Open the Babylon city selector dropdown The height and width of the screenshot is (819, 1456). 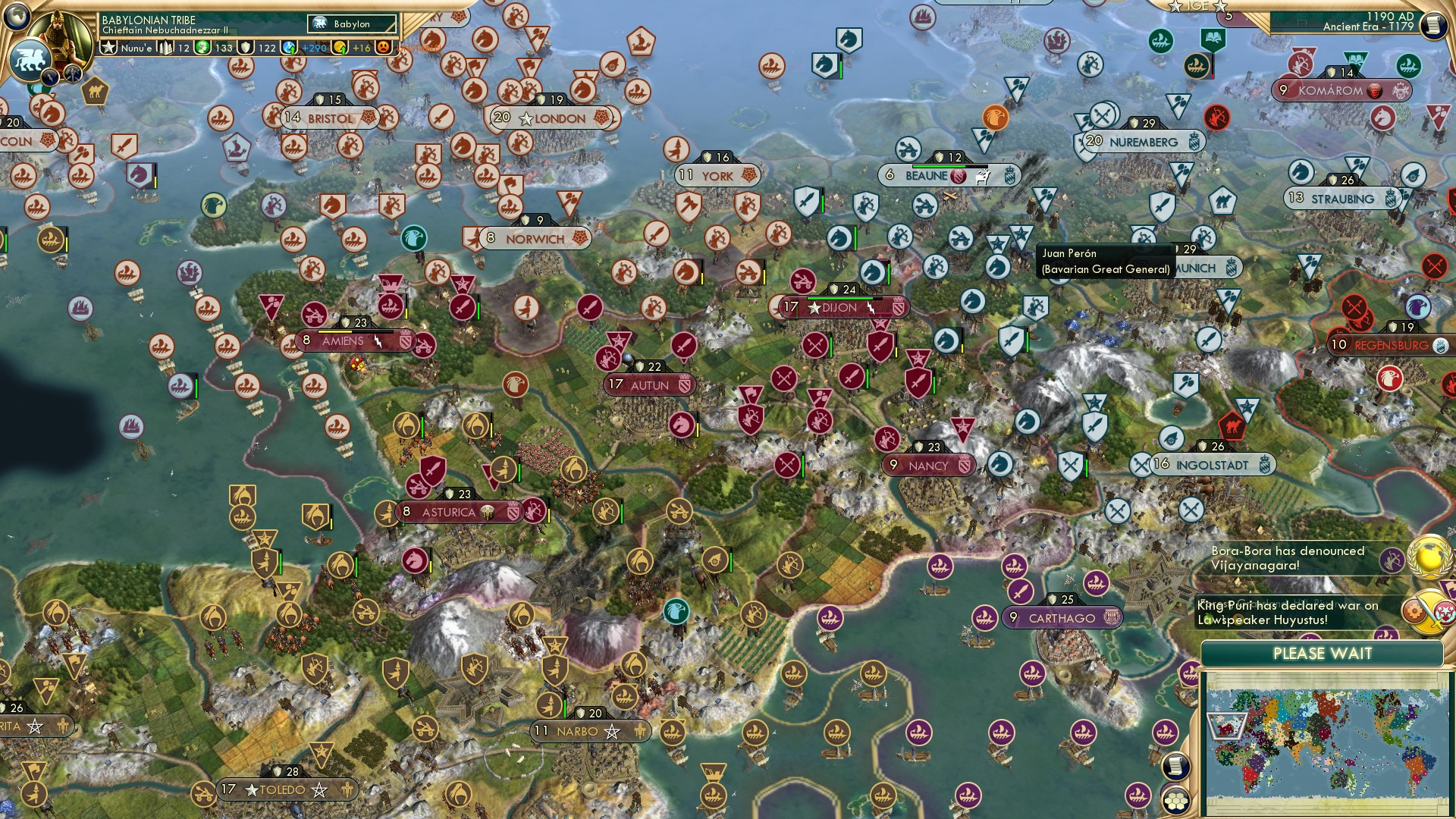click(x=353, y=24)
